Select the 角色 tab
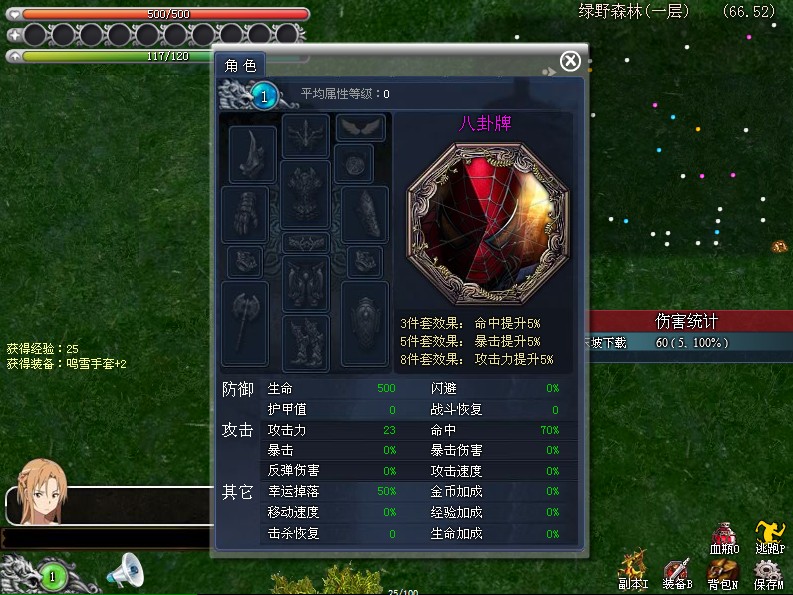The image size is (793, 595). coord(240,65)
